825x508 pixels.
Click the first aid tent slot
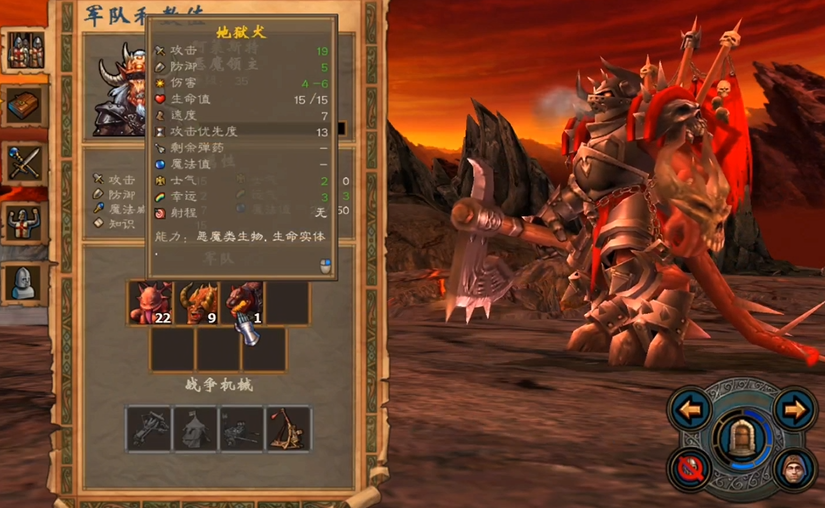coord(195,427)
